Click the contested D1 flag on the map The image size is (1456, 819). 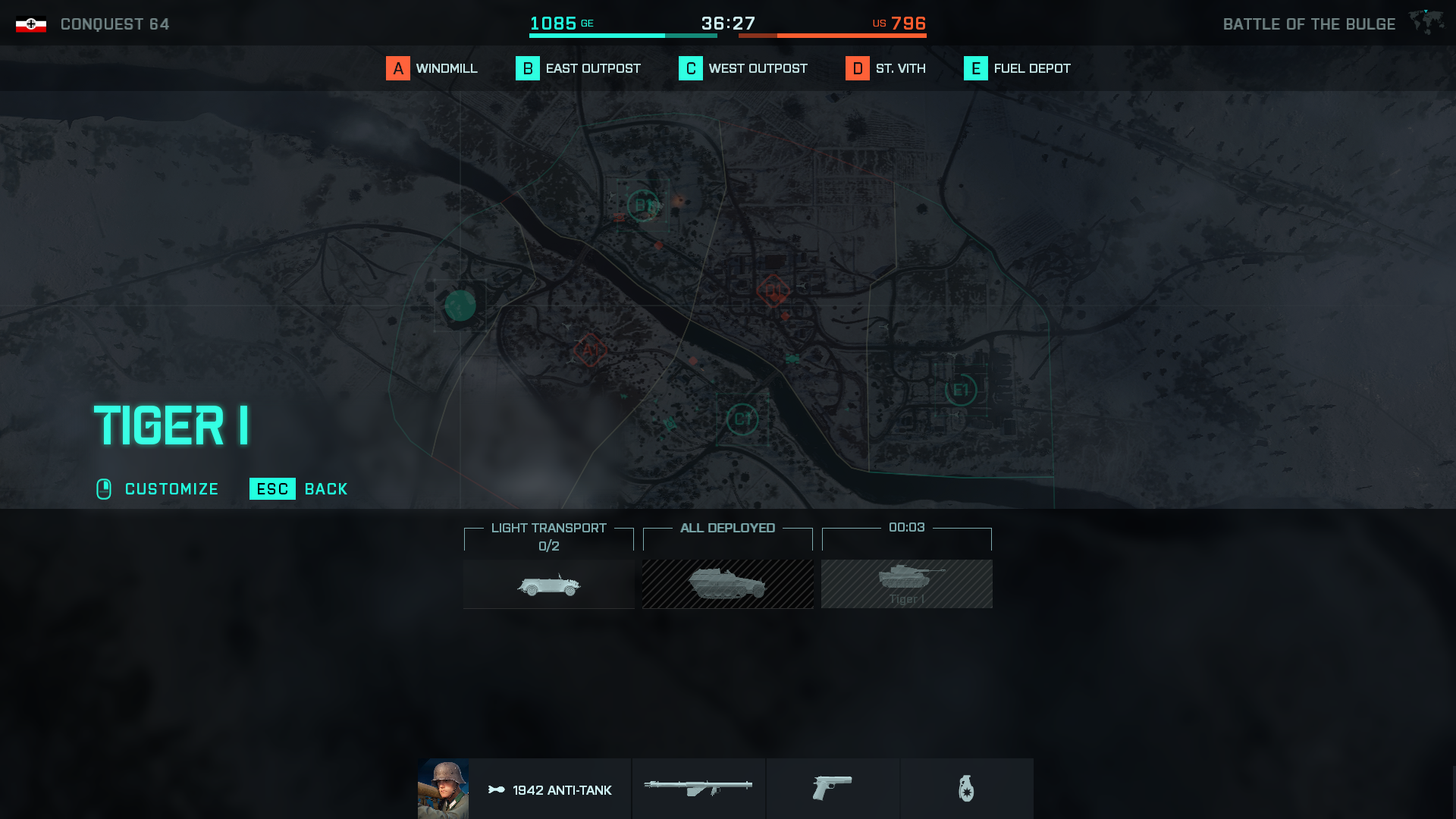coord(773,289)
